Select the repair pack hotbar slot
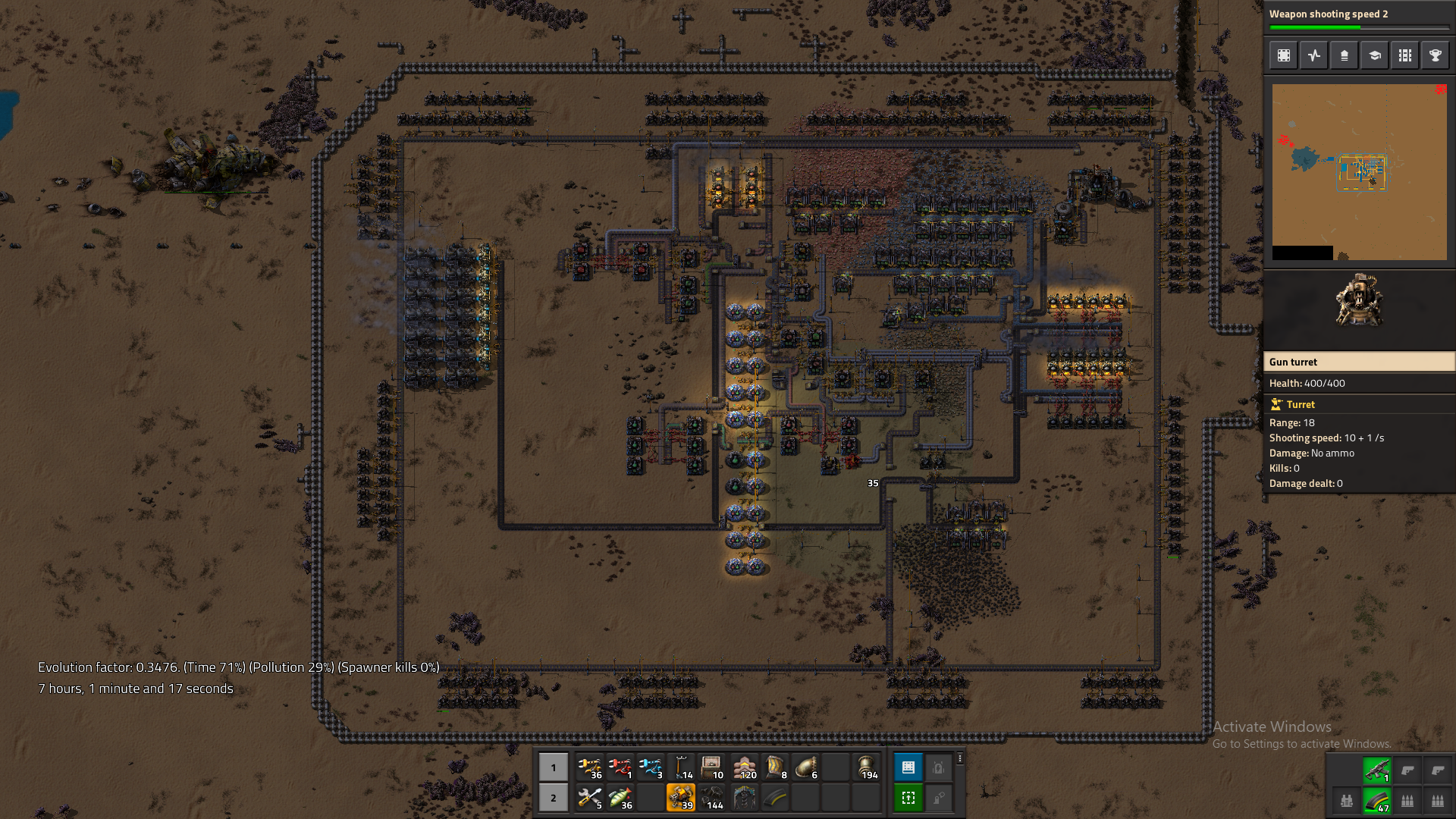Image resolution: width=1456 pixels, height=819 pixels. (589, 798)
